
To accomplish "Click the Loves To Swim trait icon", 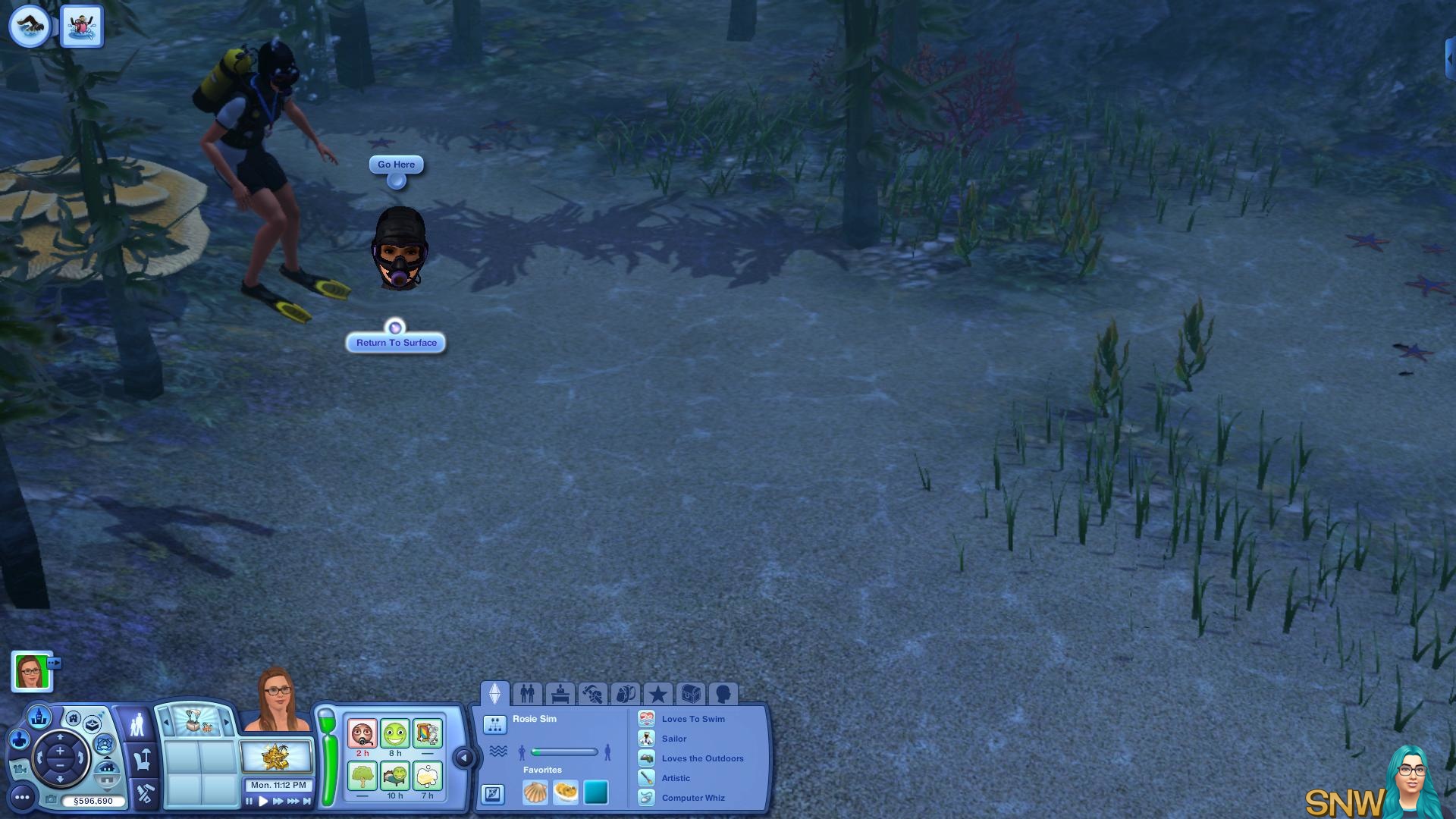I will (646, 719).
